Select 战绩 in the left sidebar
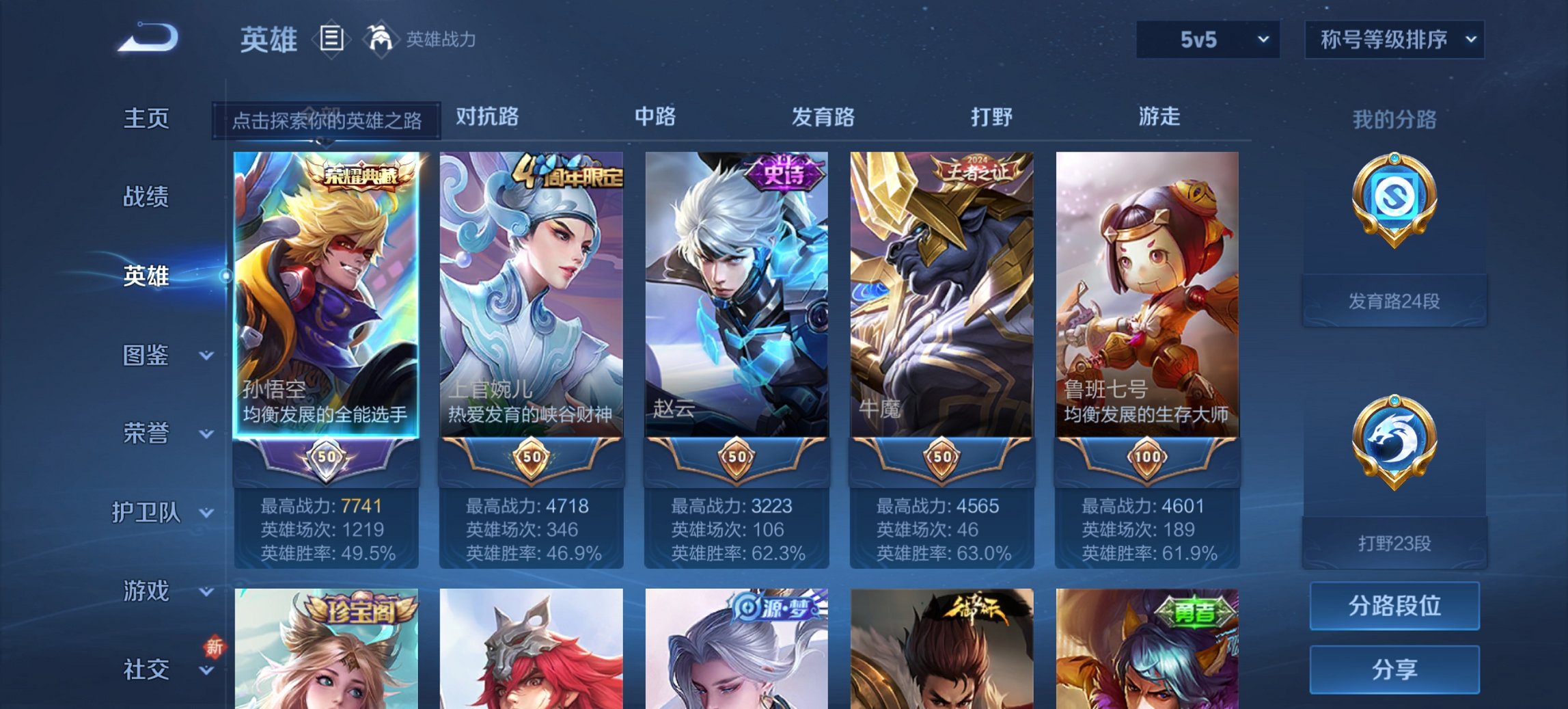This screenshot has height=709, width=1568. (146, 198)
